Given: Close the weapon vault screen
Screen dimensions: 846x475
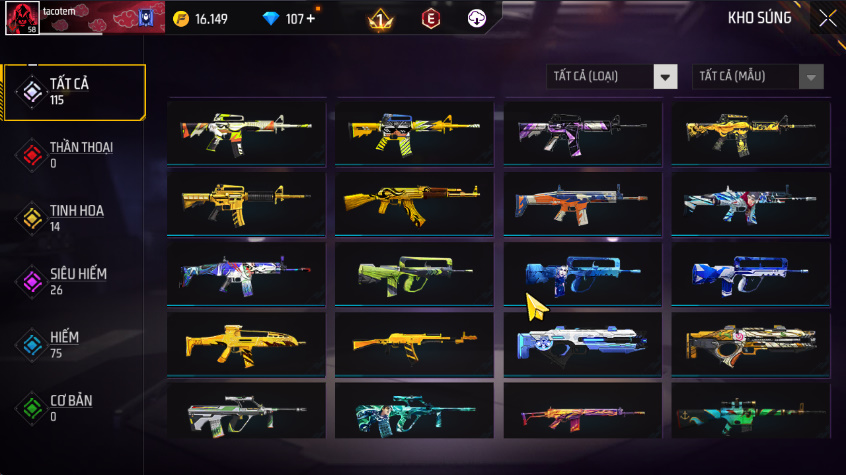Looking at the screenshot, I should click(x=828, y=18).
